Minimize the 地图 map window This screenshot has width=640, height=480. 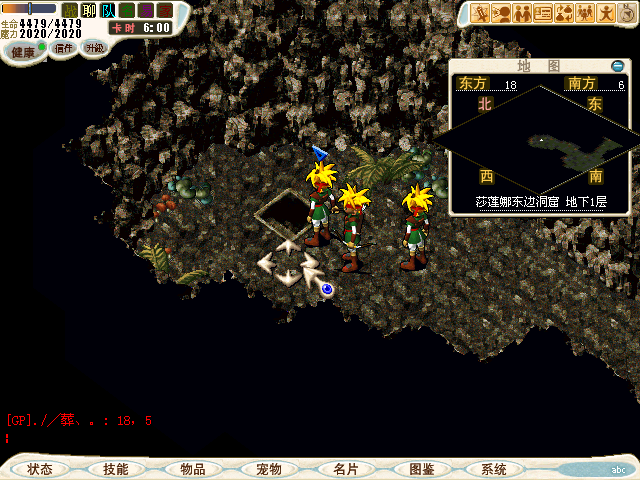coord(617,66)
